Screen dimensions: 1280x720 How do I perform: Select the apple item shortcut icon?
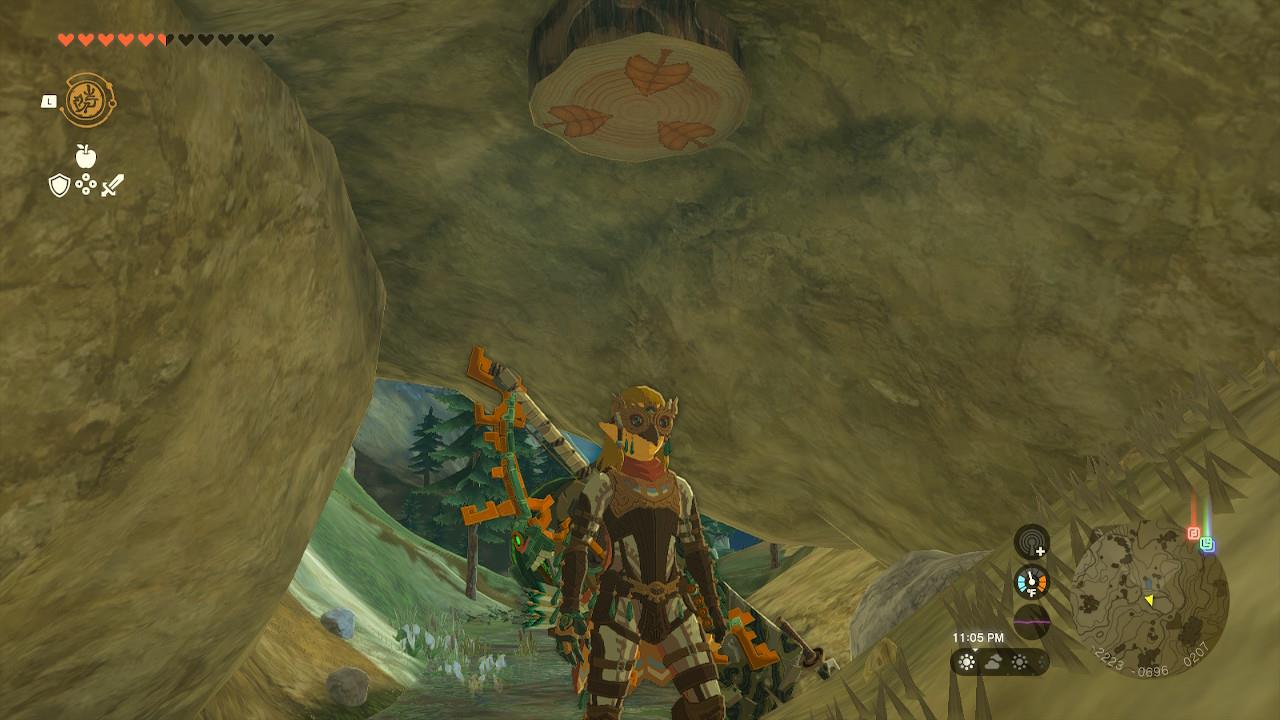pos(86,156)
